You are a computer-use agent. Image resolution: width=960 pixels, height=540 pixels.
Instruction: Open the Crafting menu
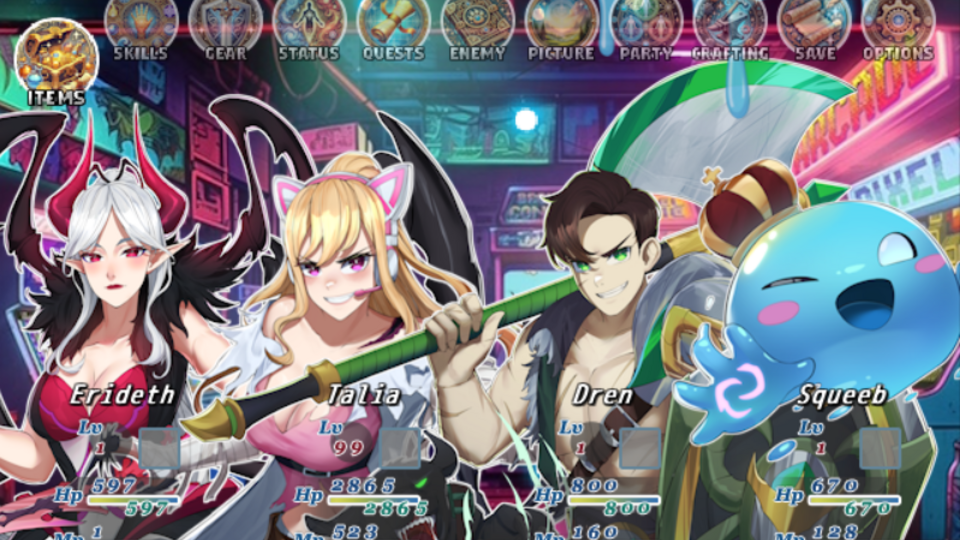730,26
